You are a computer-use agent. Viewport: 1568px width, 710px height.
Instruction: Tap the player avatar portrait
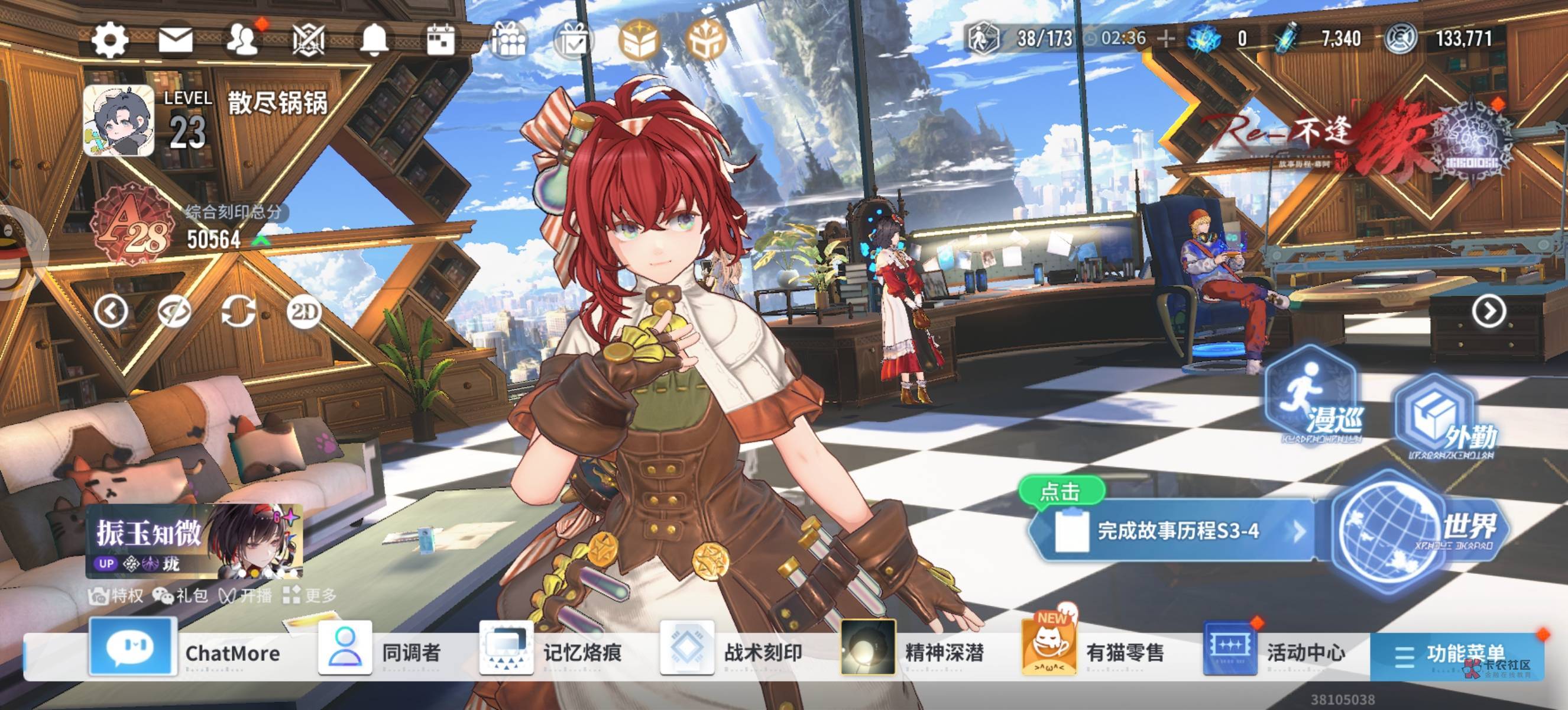tap(119, 121)
